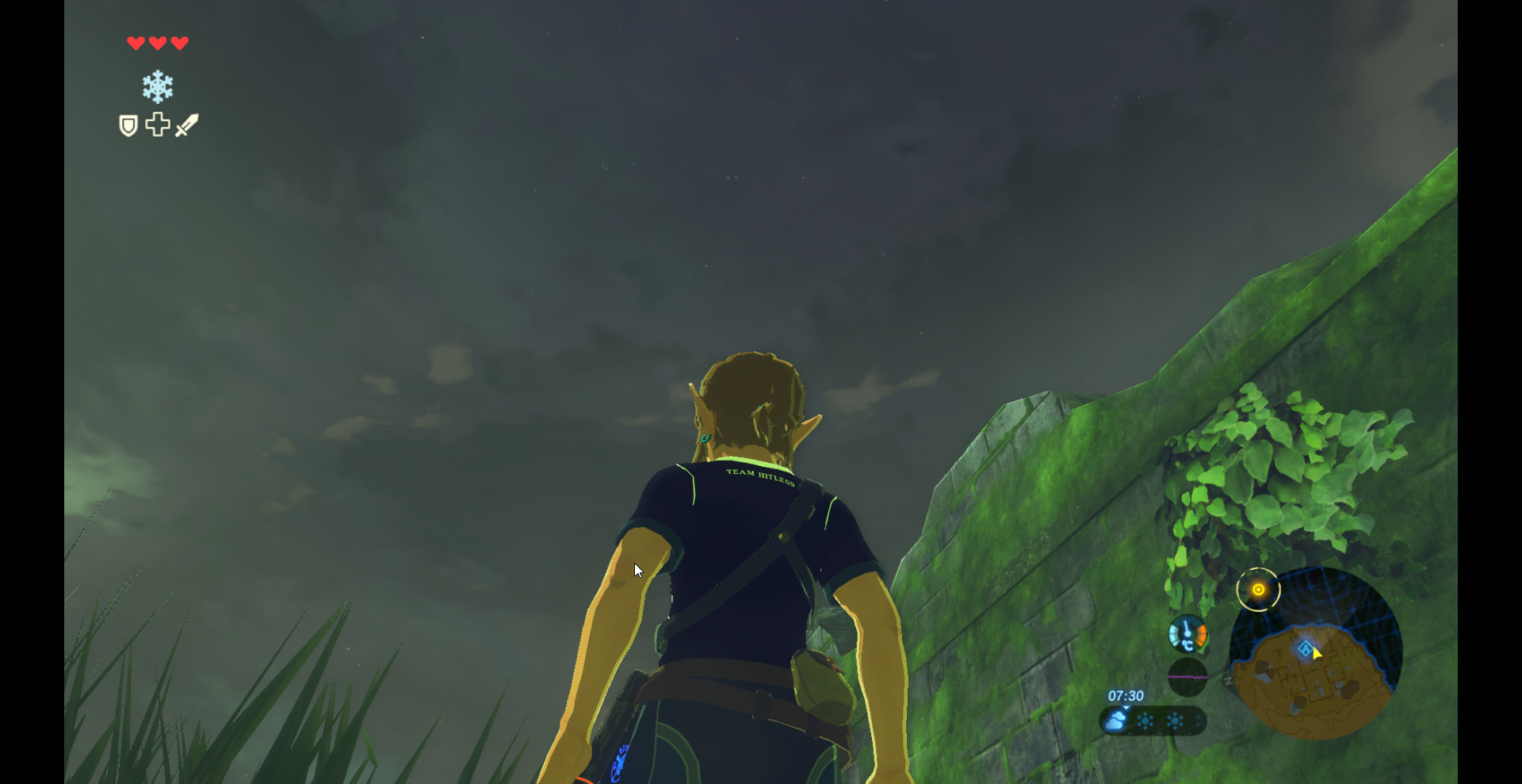1522x784 pixels.
Task: Click the snowflake cold-warning icon
Action: click(157, 87)
